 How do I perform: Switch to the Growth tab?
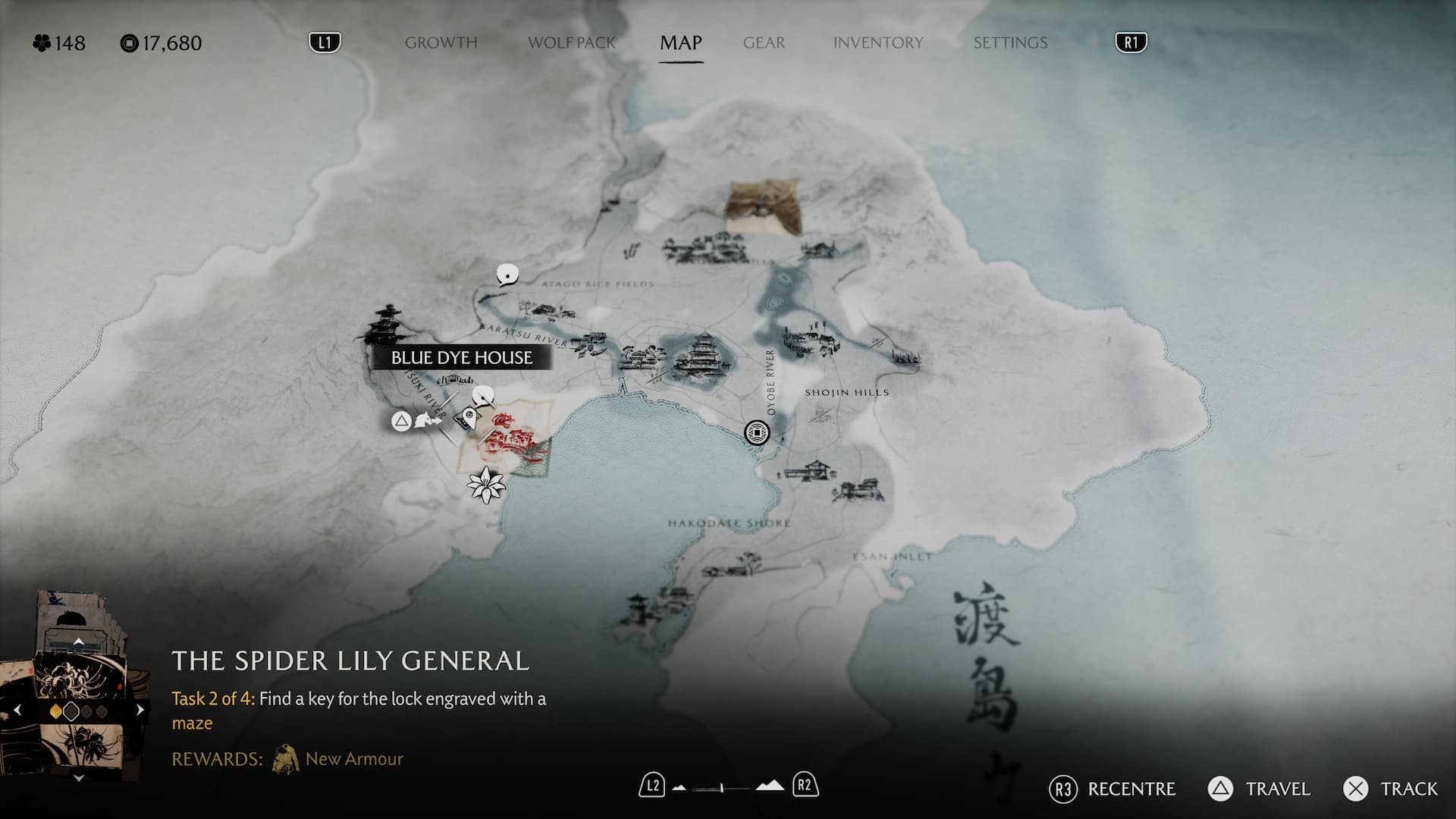point(441,43)
